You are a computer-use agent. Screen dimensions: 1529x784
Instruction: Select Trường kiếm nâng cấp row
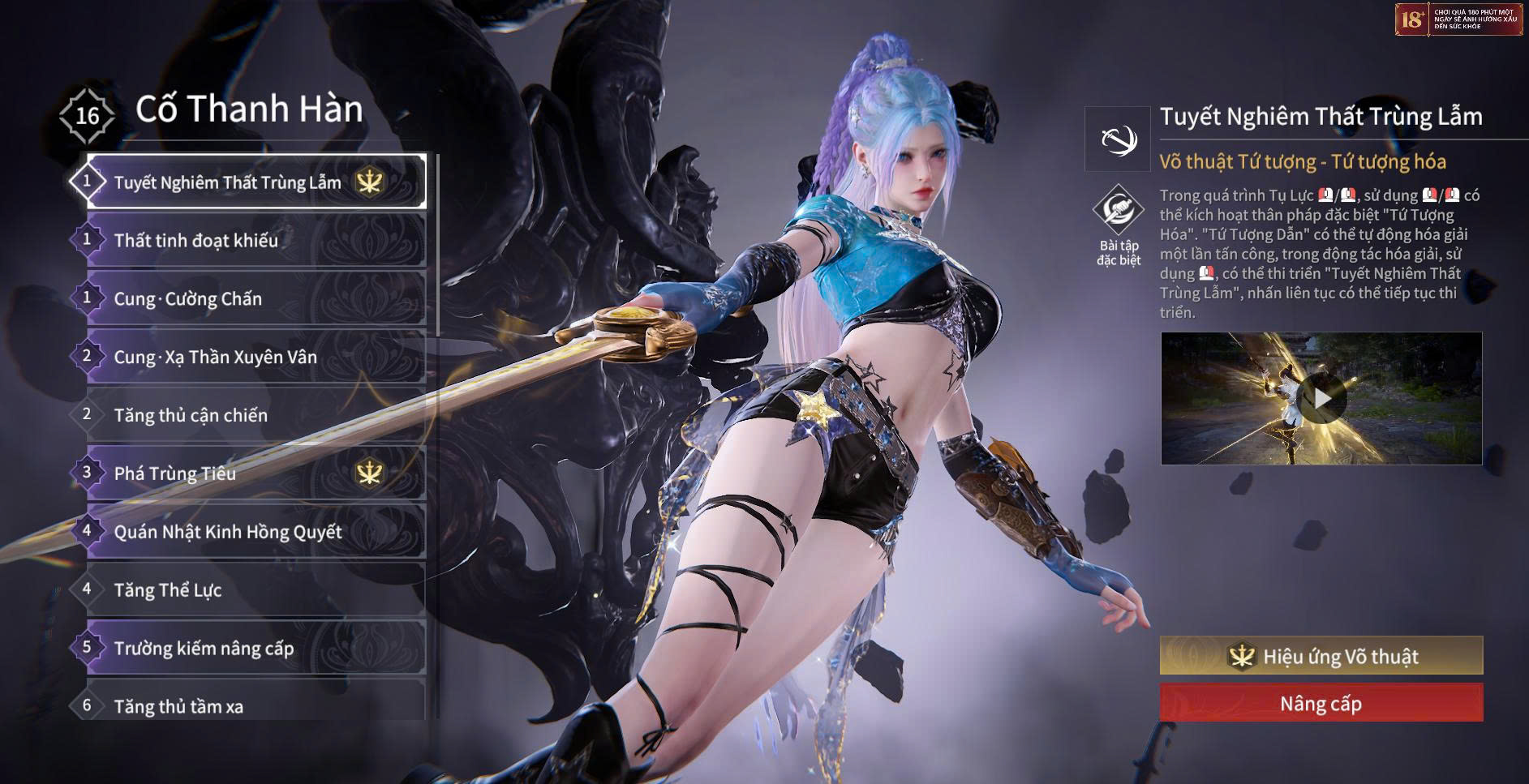(x=256, y=649)
